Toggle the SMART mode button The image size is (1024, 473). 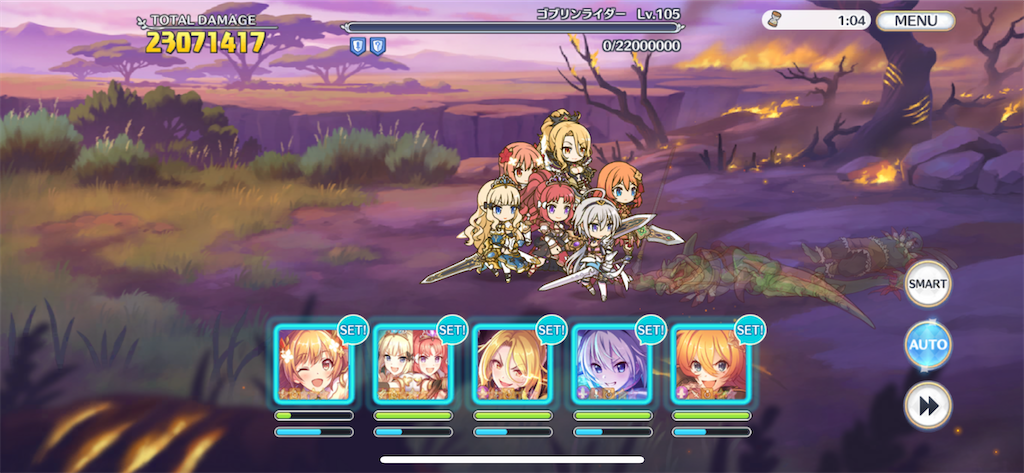pos(927,284)
